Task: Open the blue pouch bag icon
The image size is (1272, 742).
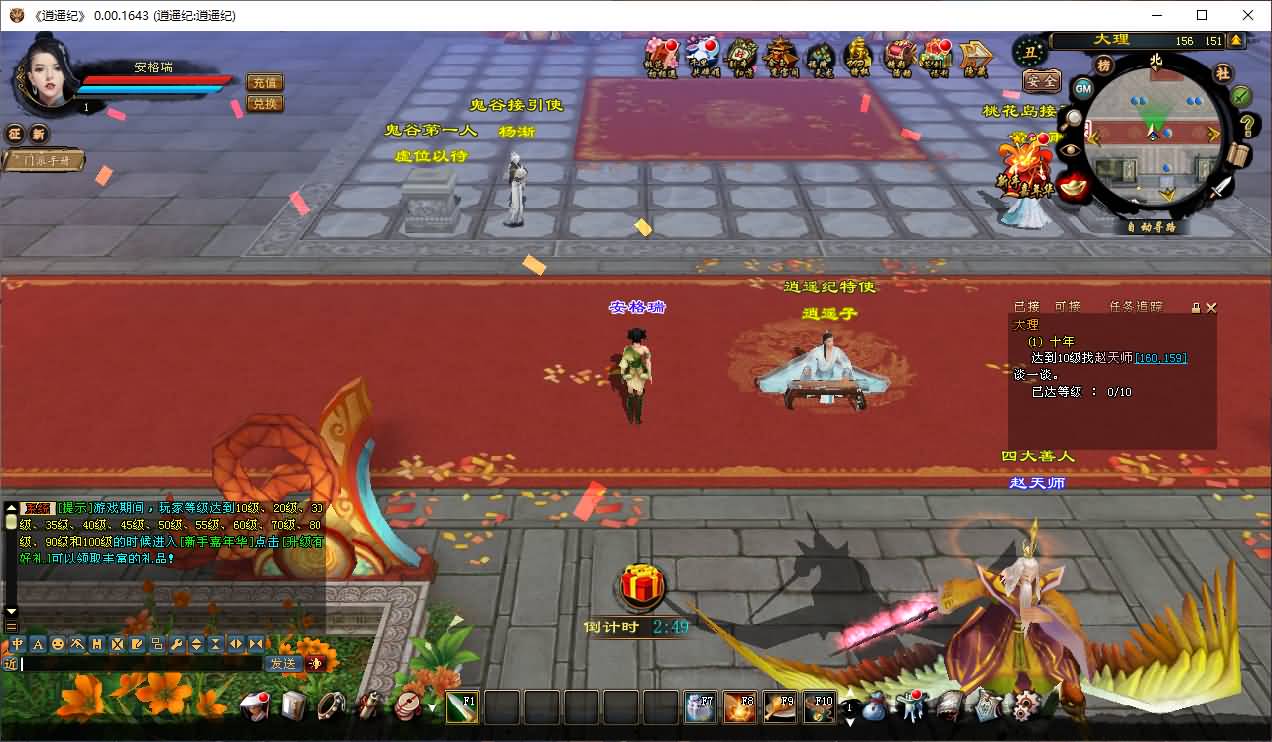Action: [x=873, y=708]
